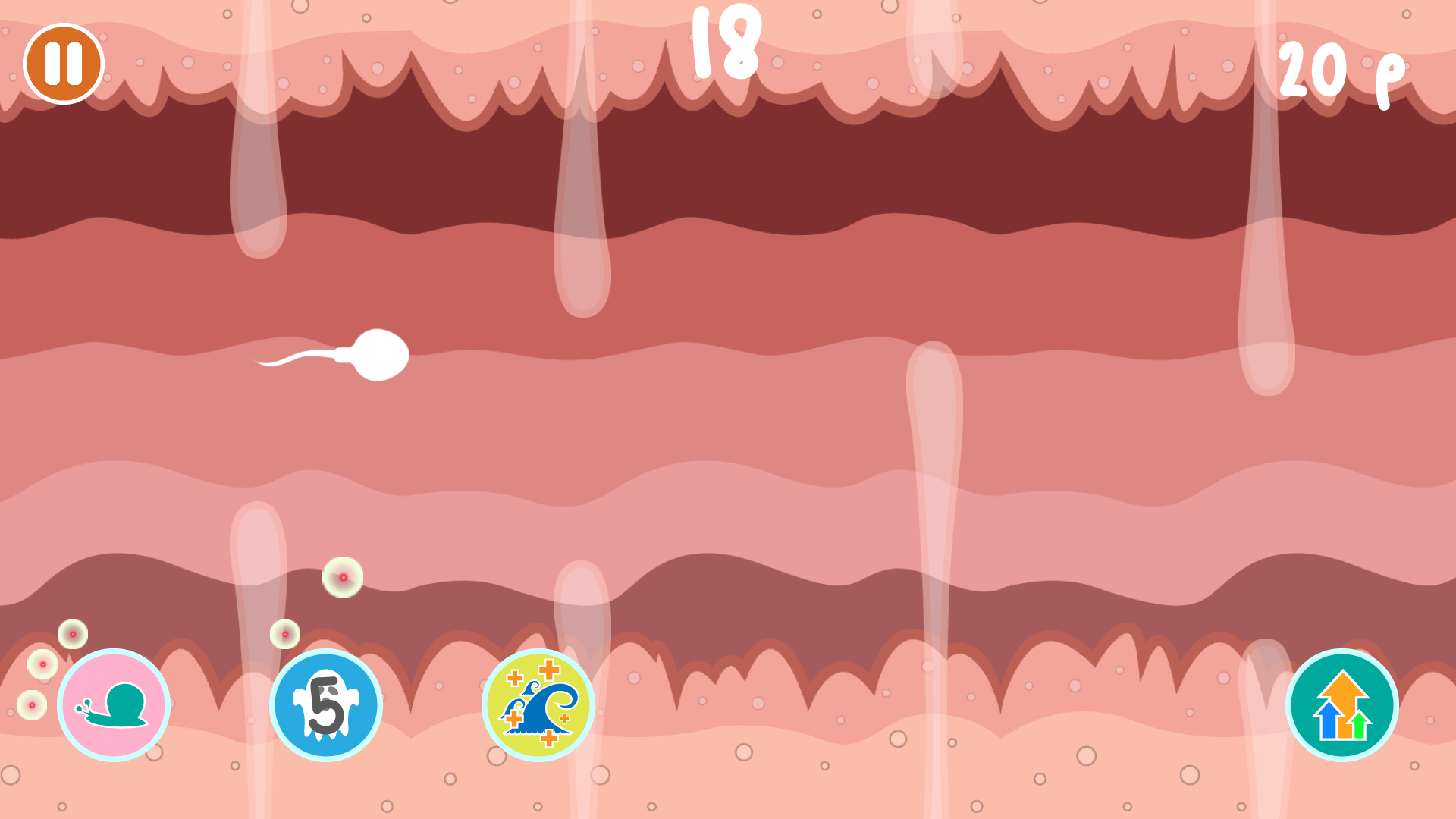
Task: Click the red orb above the ghost power-up
Action: (284, 632)
